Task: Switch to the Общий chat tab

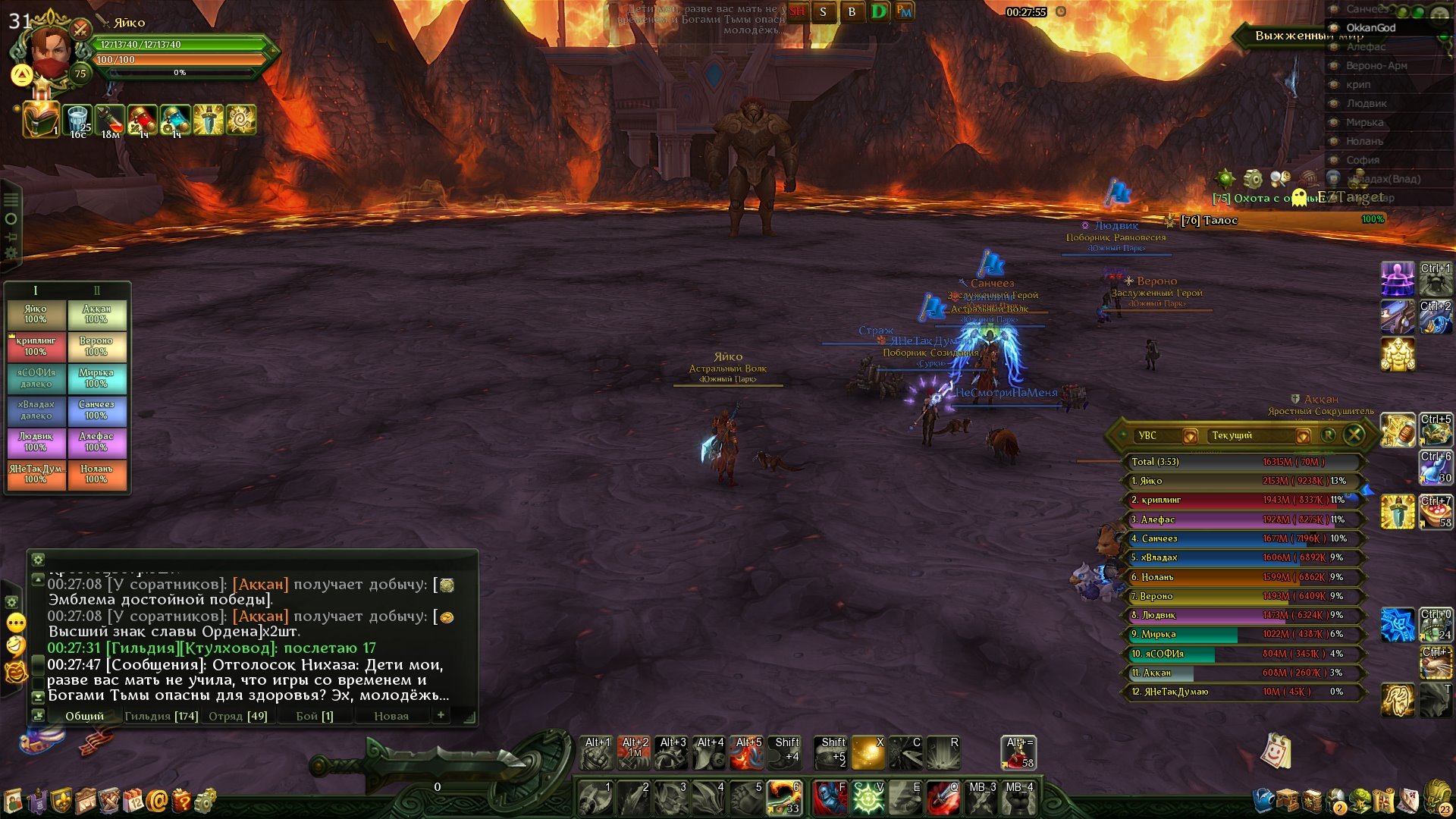Action: pos(83,716)
